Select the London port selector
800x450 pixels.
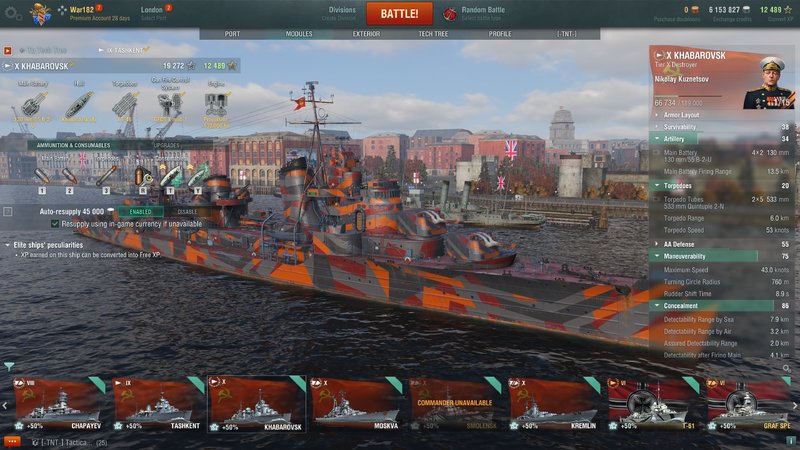tap(152, 13)
